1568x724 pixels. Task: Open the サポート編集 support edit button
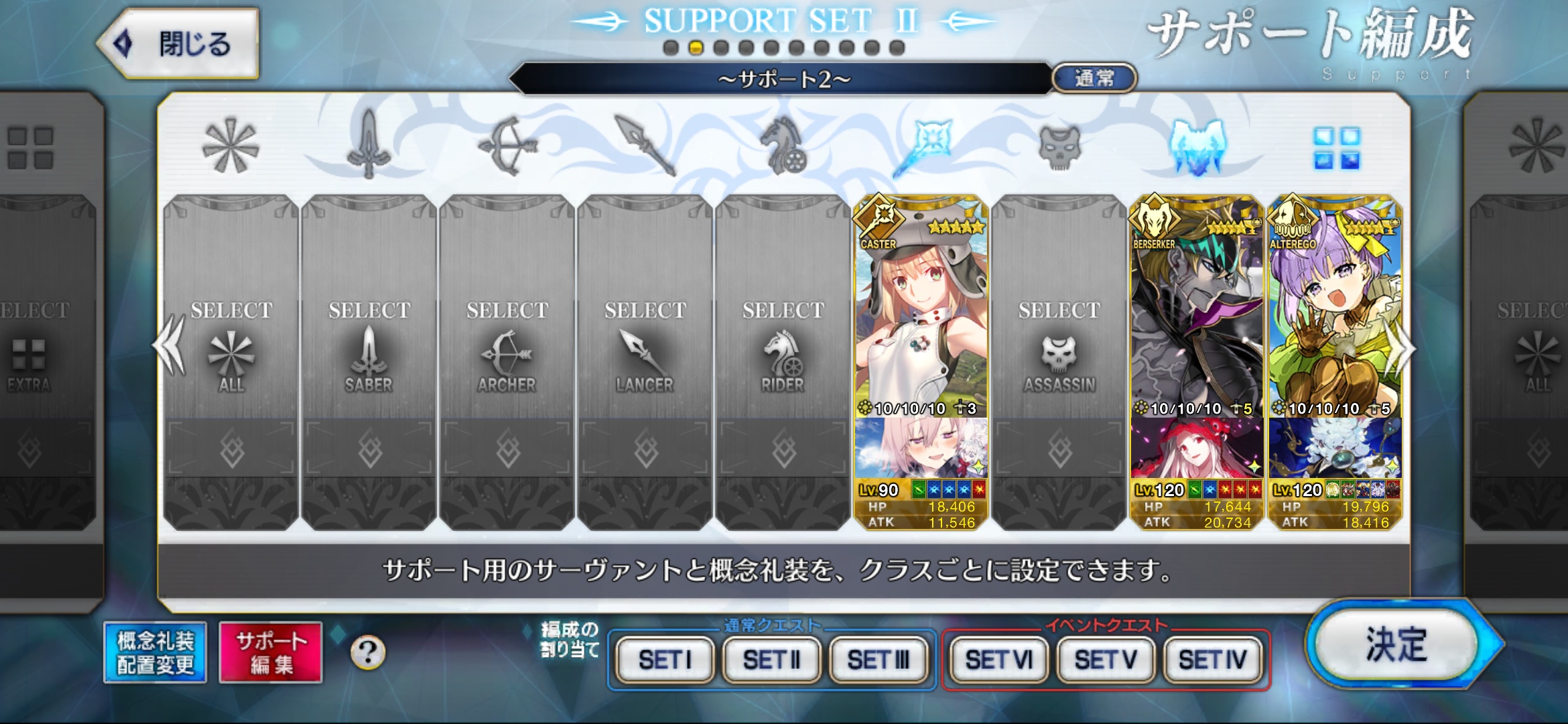271,652
